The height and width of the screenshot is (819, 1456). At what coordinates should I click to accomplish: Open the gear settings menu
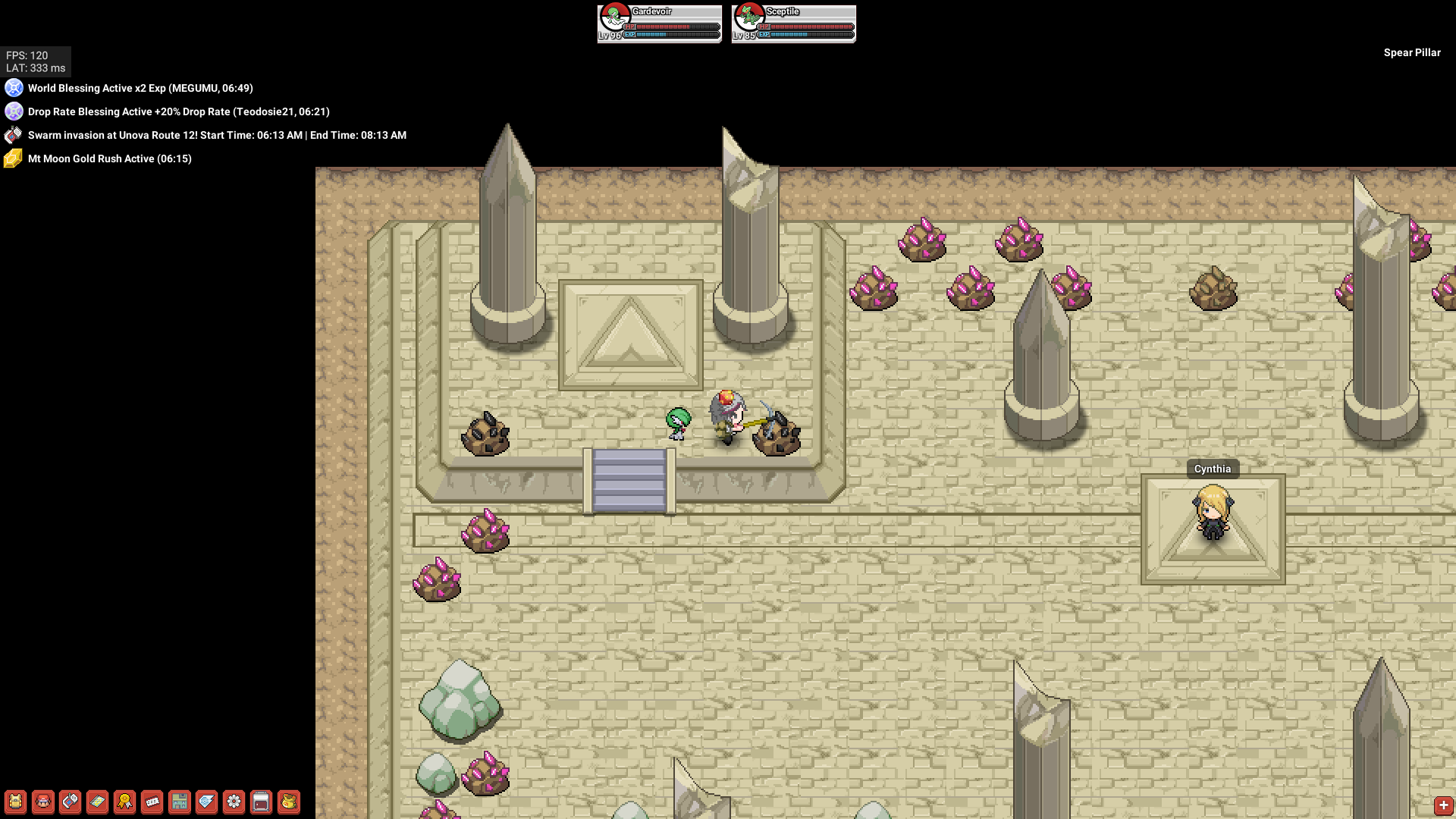pyautogui.click(x=234, y=802)
